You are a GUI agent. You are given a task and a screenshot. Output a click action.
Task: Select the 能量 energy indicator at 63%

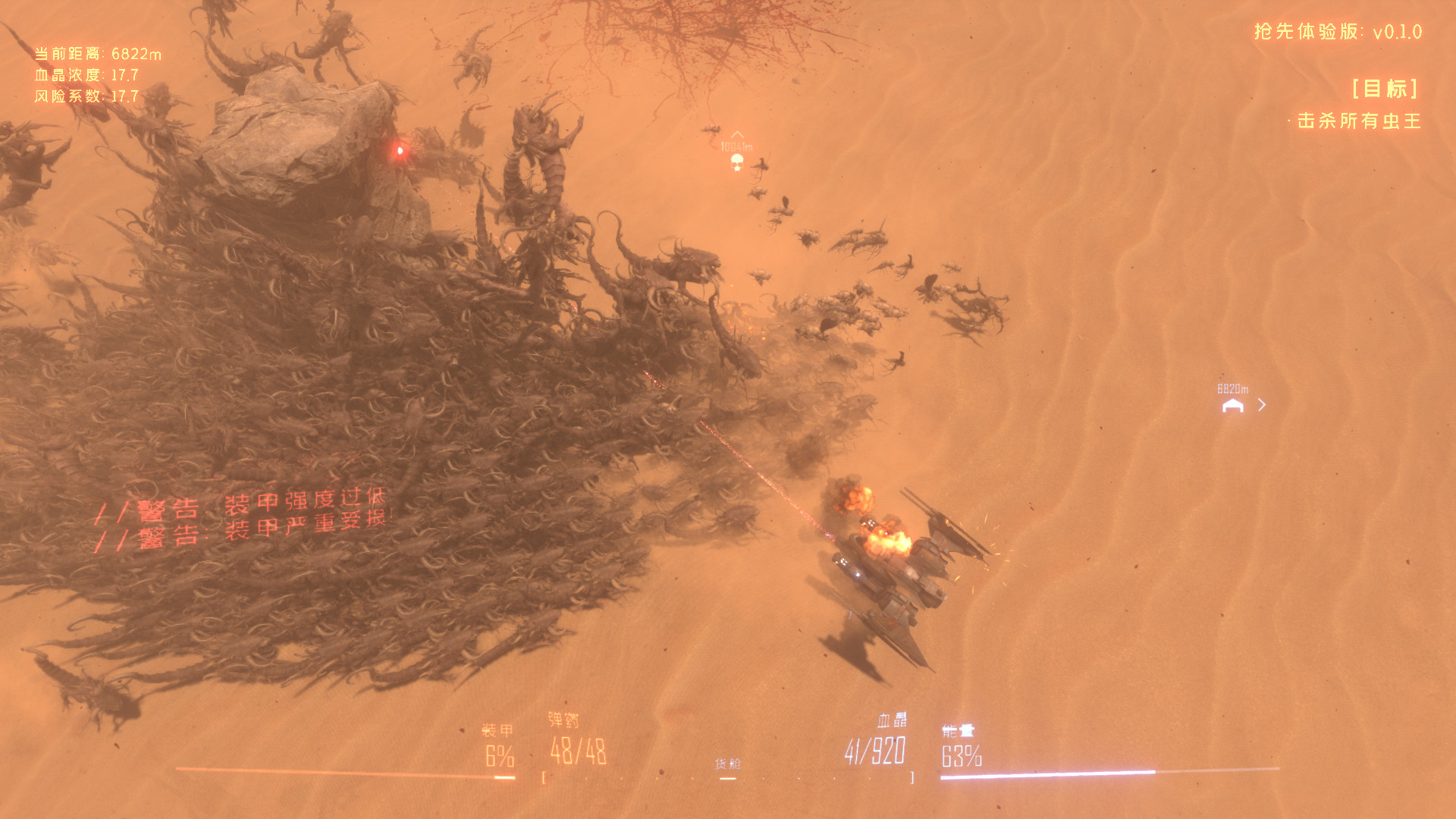962,755
